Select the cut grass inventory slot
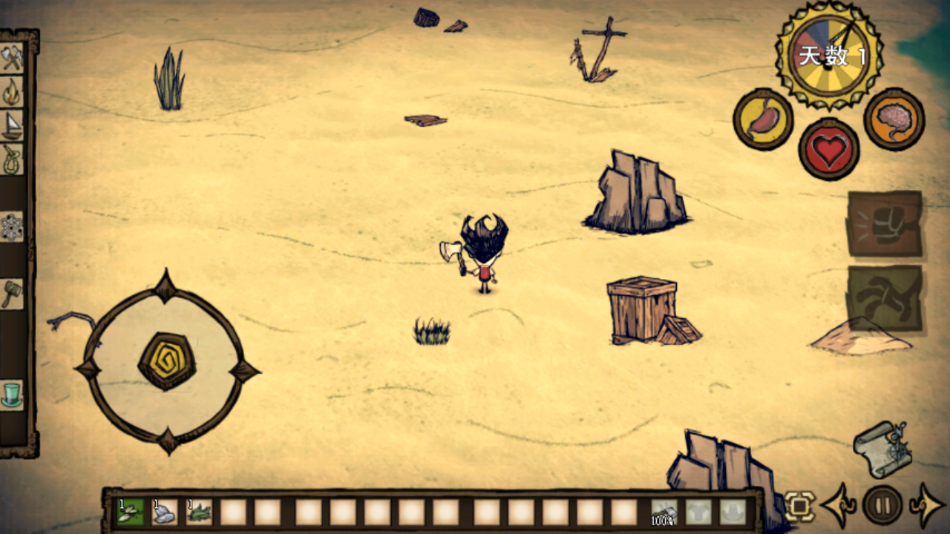 [x=198, y=512]
